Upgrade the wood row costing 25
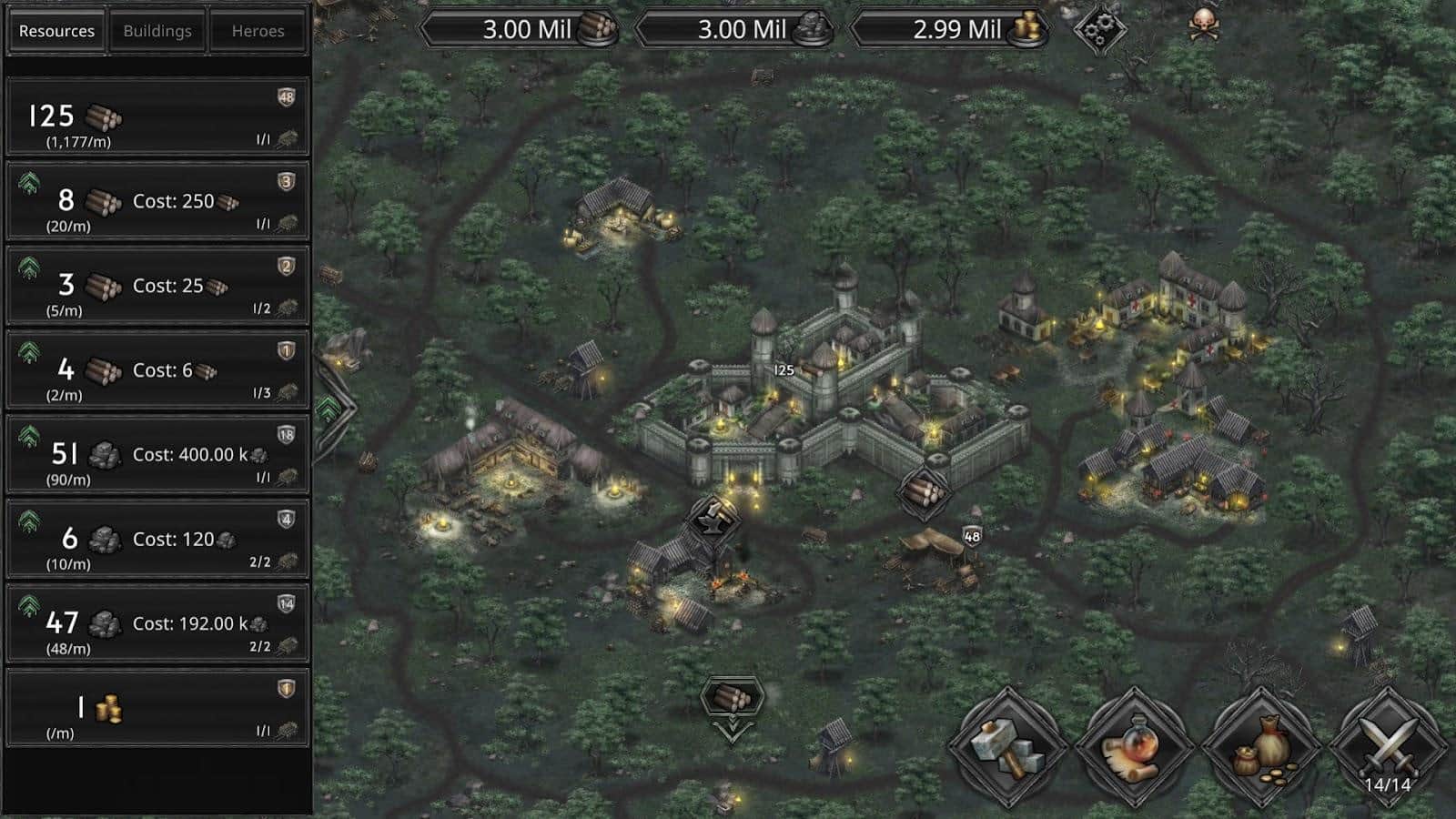1456x819 pixels. click(29, 269)
